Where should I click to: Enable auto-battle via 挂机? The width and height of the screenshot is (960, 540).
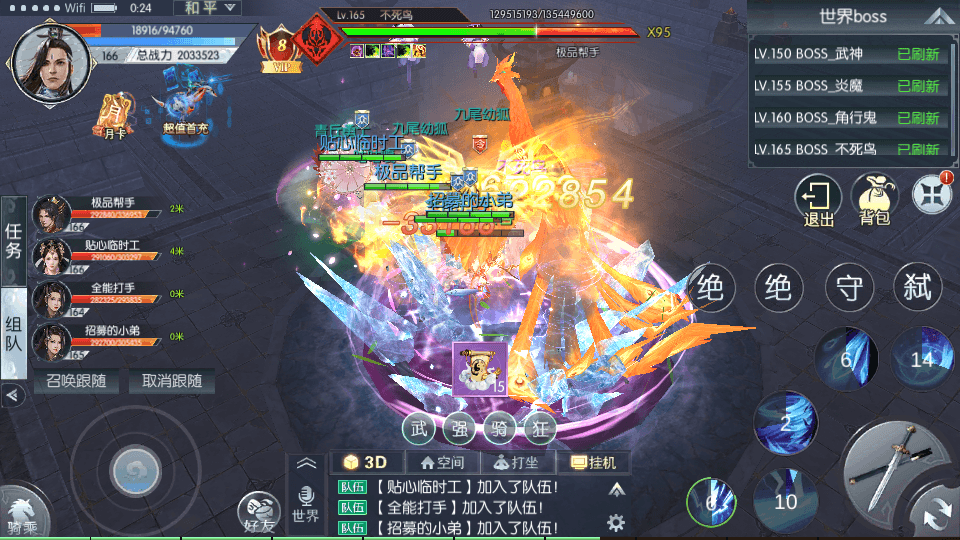598,462
